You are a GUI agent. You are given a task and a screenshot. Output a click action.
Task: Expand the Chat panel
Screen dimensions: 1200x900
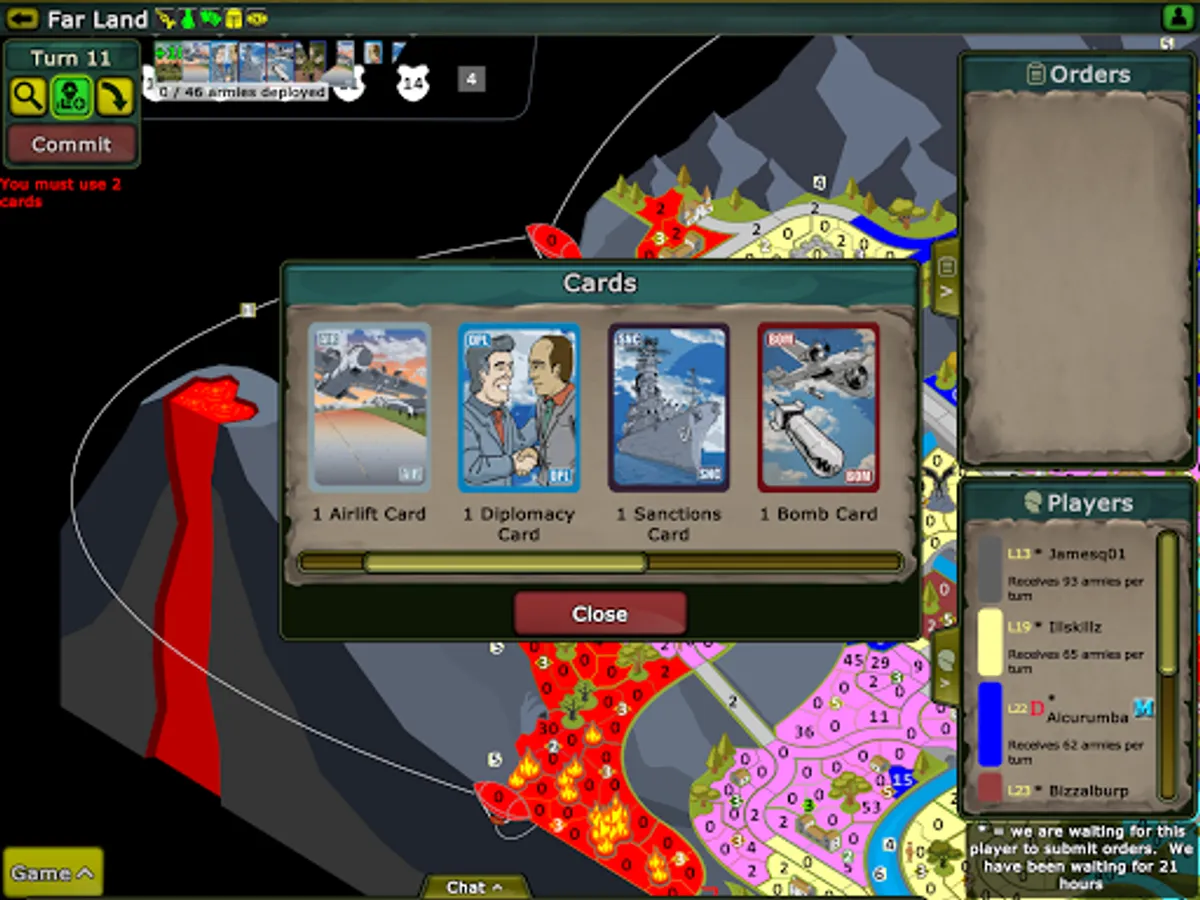pos(474,887)
